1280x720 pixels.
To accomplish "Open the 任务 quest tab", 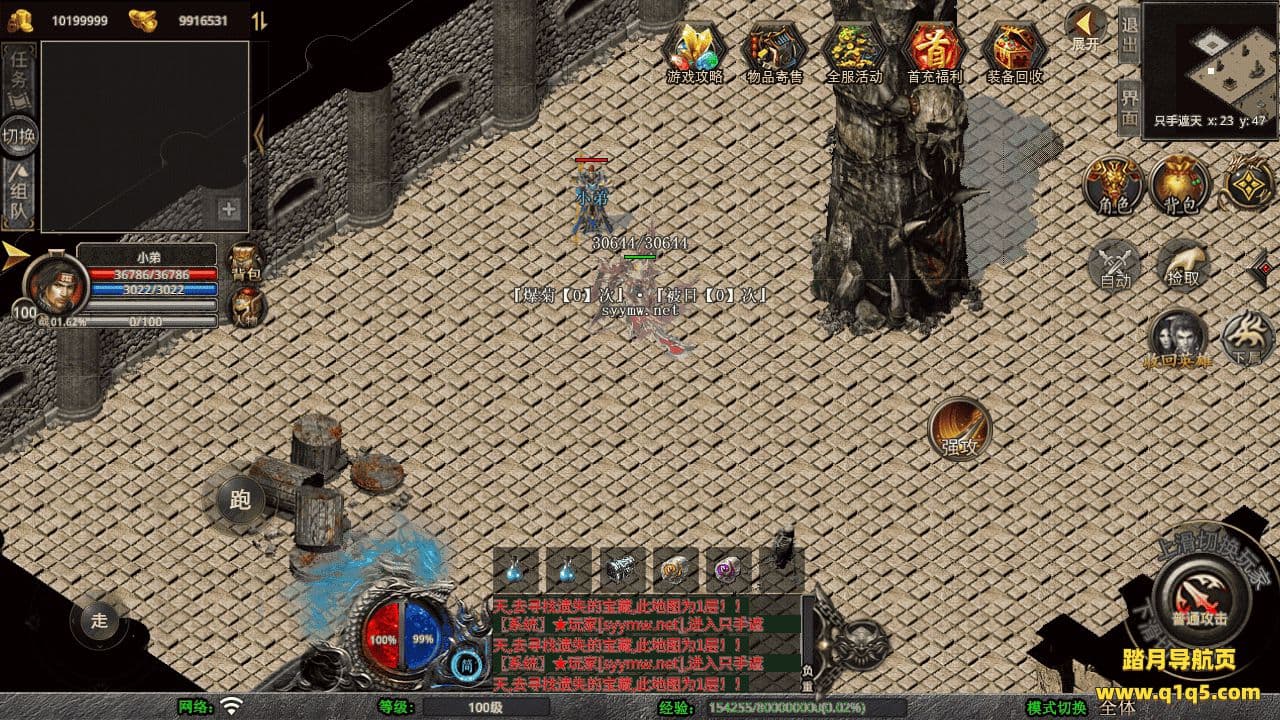I will point(19,76).
